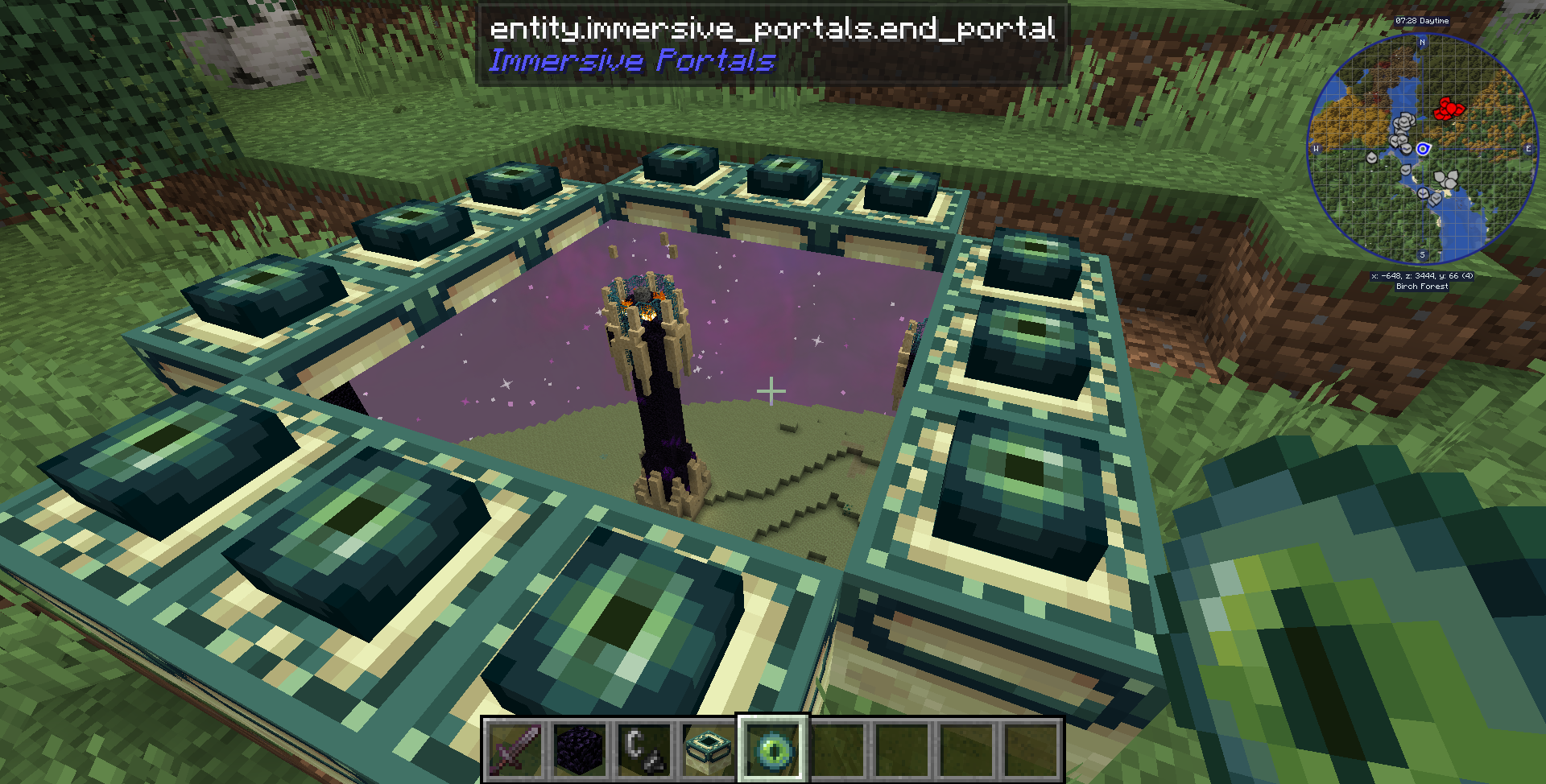Click the 07:28 Daytime clock label
Image resolution: width=1546 pixels, height=784 pixels.
coord(1422,21)
